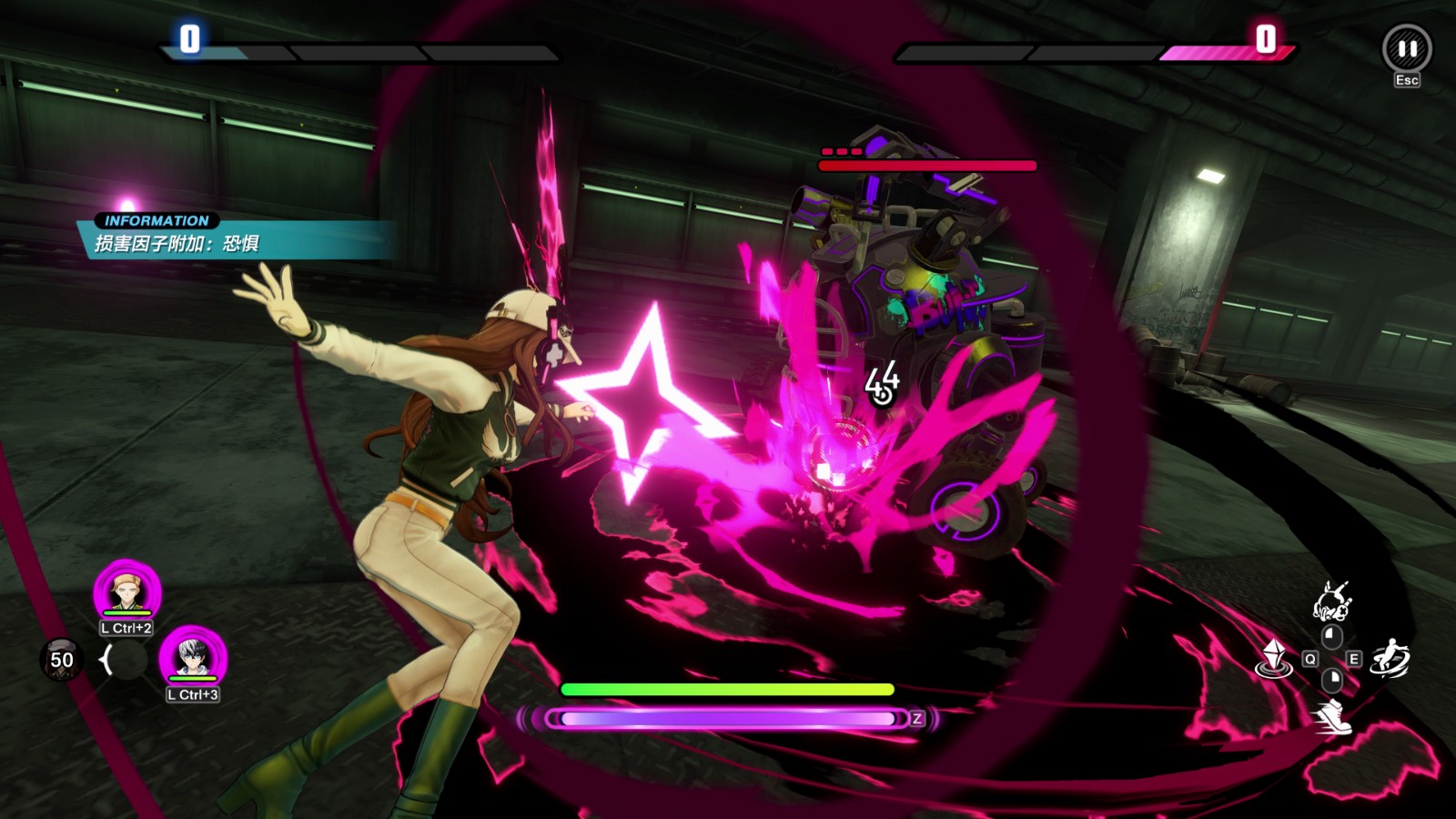Click the enemy counter showing 50

(x=60, y=662)
